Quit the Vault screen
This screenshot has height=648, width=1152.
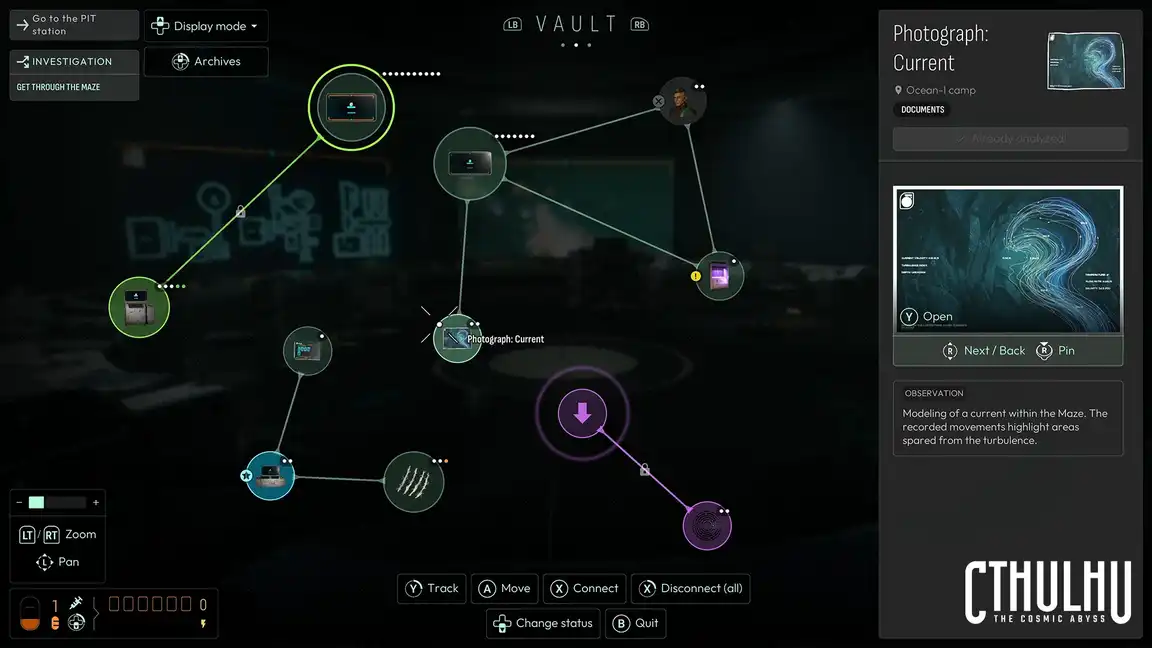[x=636, y=623]
